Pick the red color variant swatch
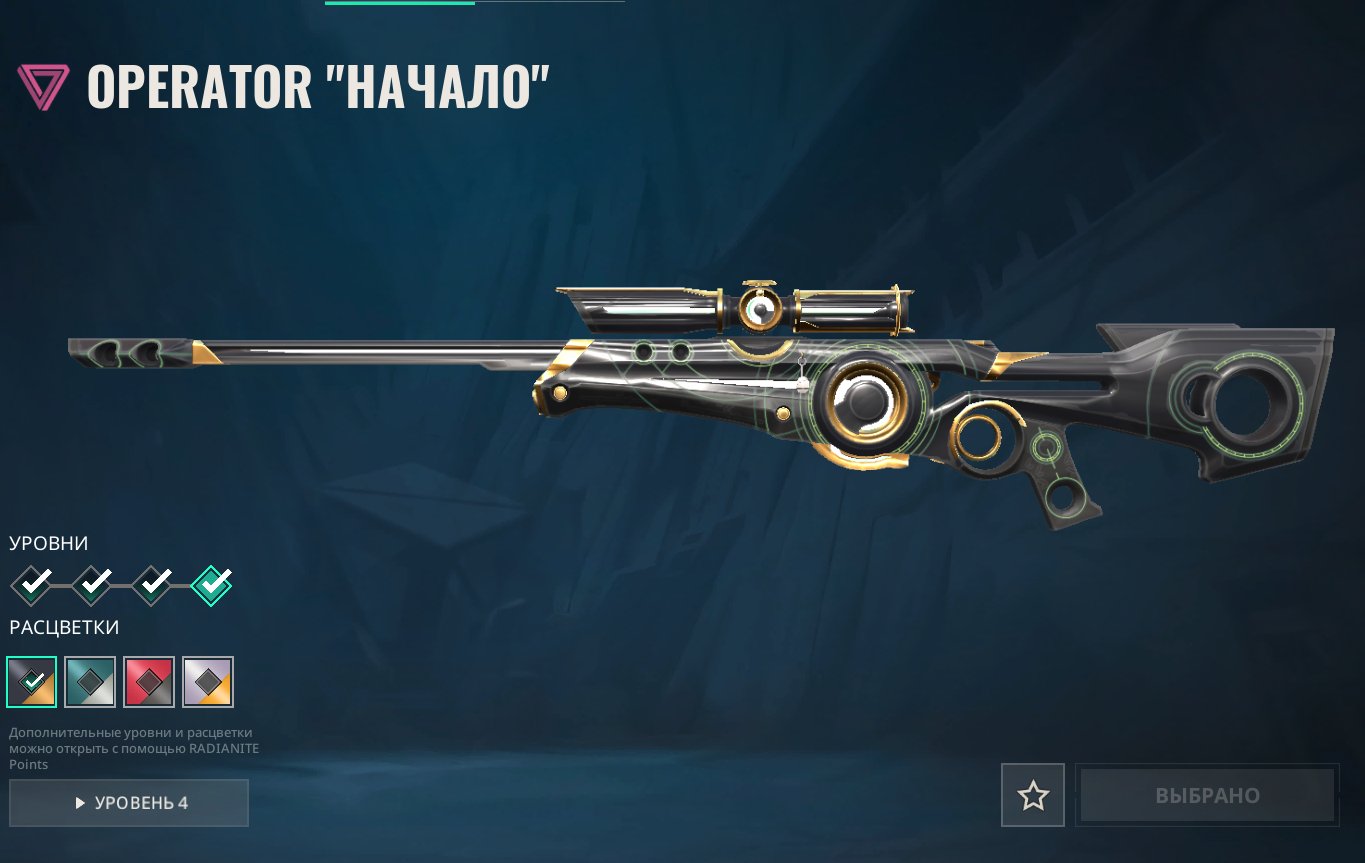This screenshot has height=863, width=1365. tap(149, 682)
